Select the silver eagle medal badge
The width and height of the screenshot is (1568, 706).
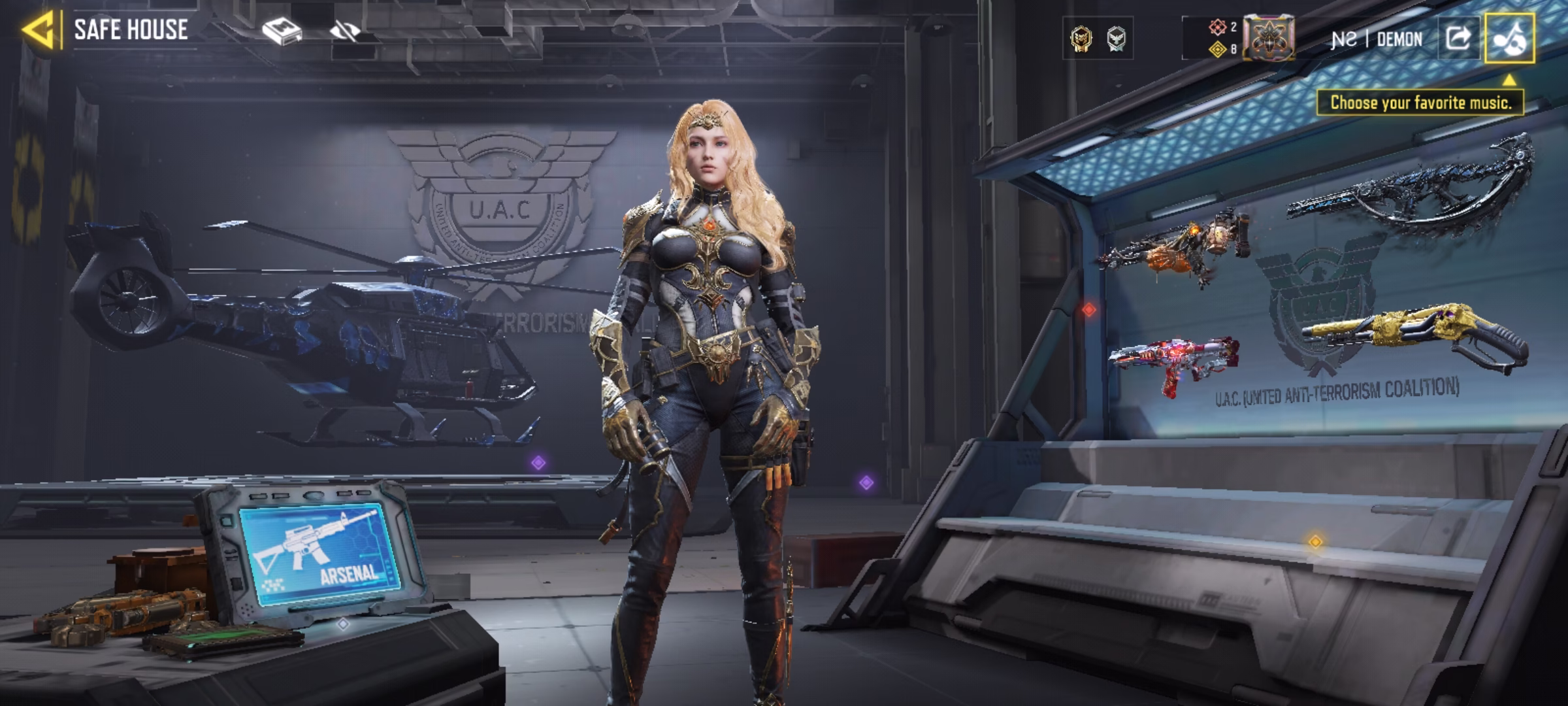(1117, 39)
